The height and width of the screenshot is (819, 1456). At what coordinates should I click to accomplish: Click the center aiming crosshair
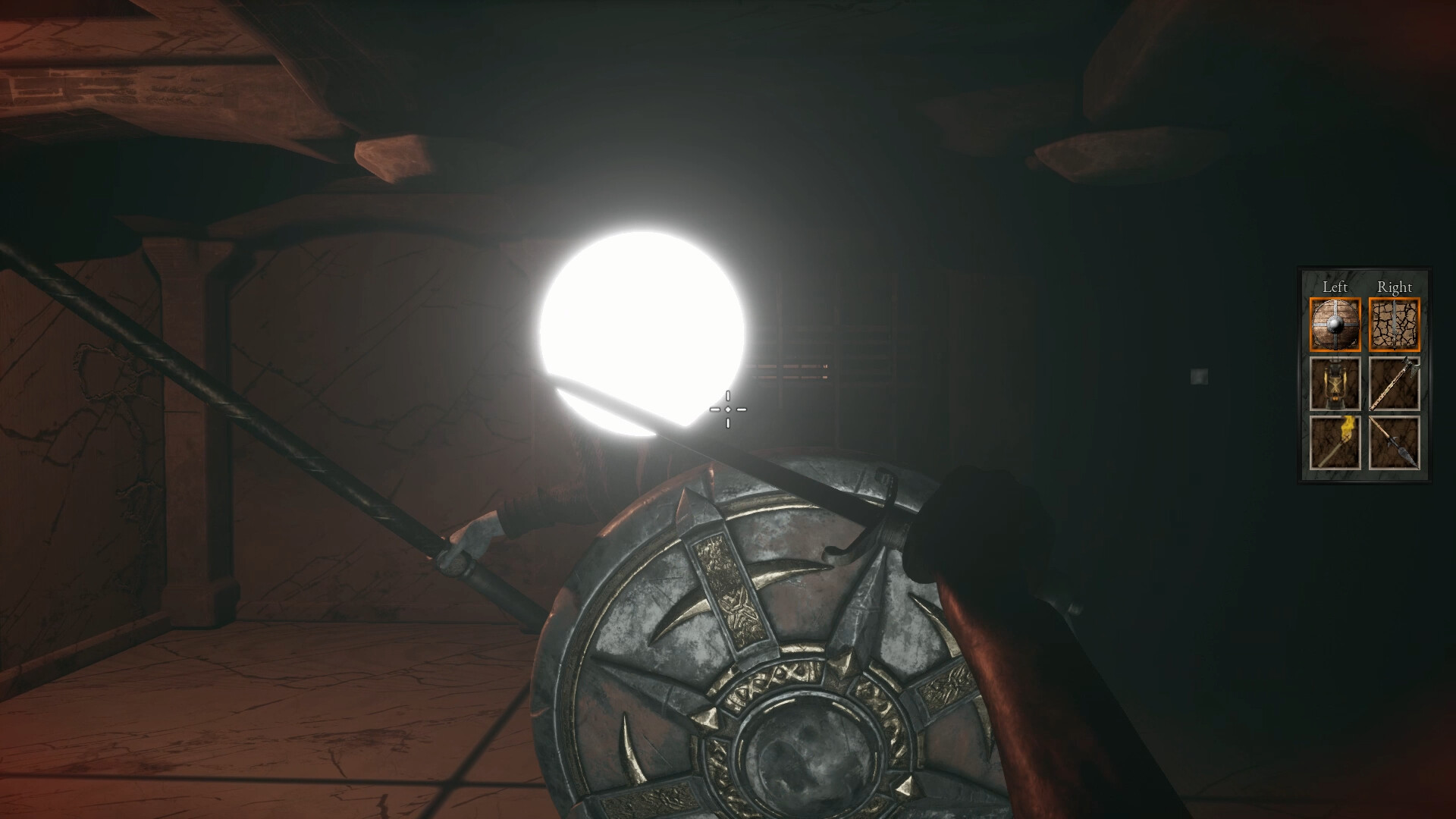[727, 409]
